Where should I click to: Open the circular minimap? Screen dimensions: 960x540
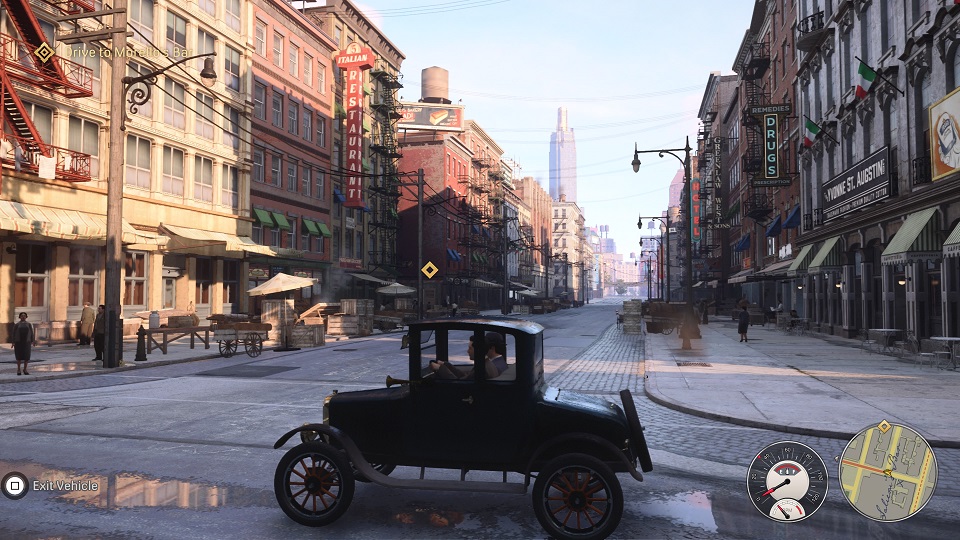(x=887, y=473)
